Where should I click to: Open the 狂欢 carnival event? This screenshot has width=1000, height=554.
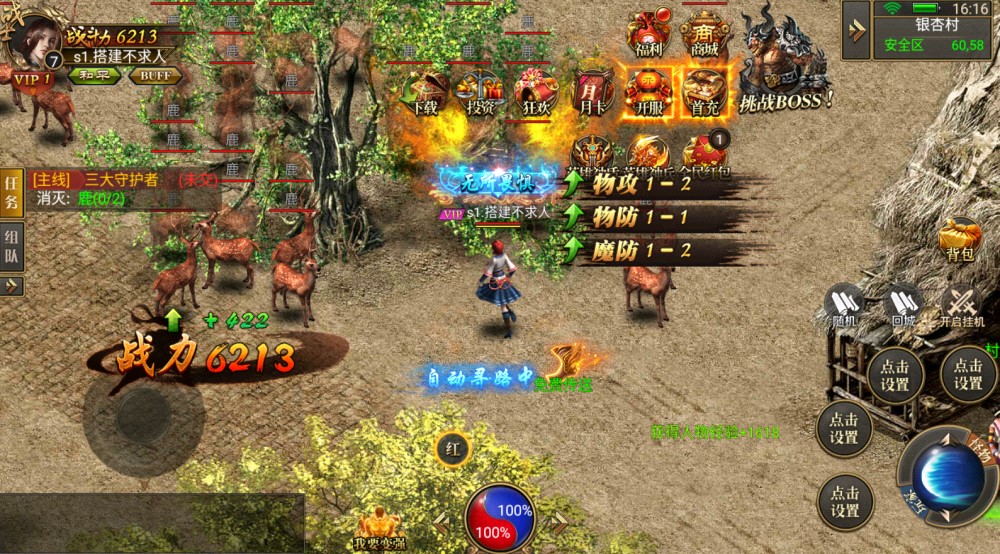(534, 92)
